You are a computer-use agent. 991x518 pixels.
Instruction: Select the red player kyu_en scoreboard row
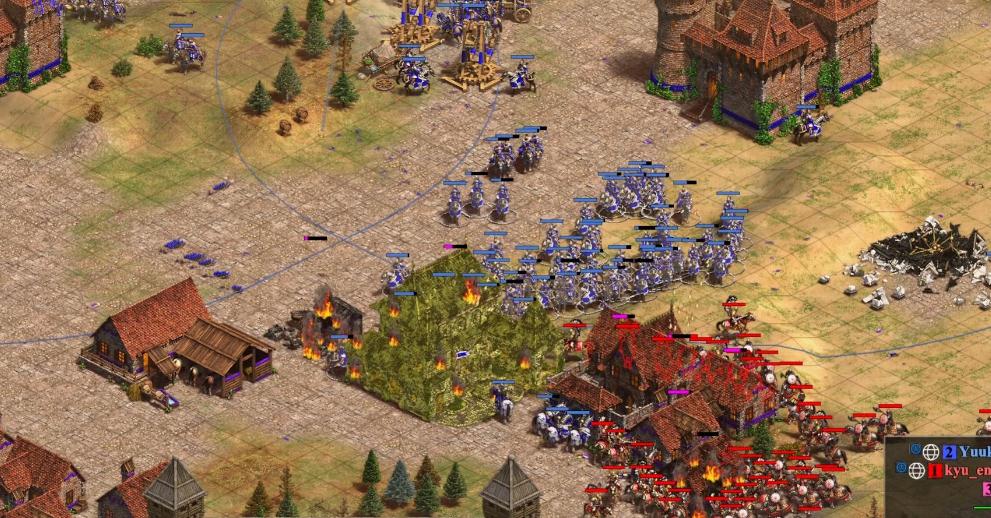tap(958, 471)
